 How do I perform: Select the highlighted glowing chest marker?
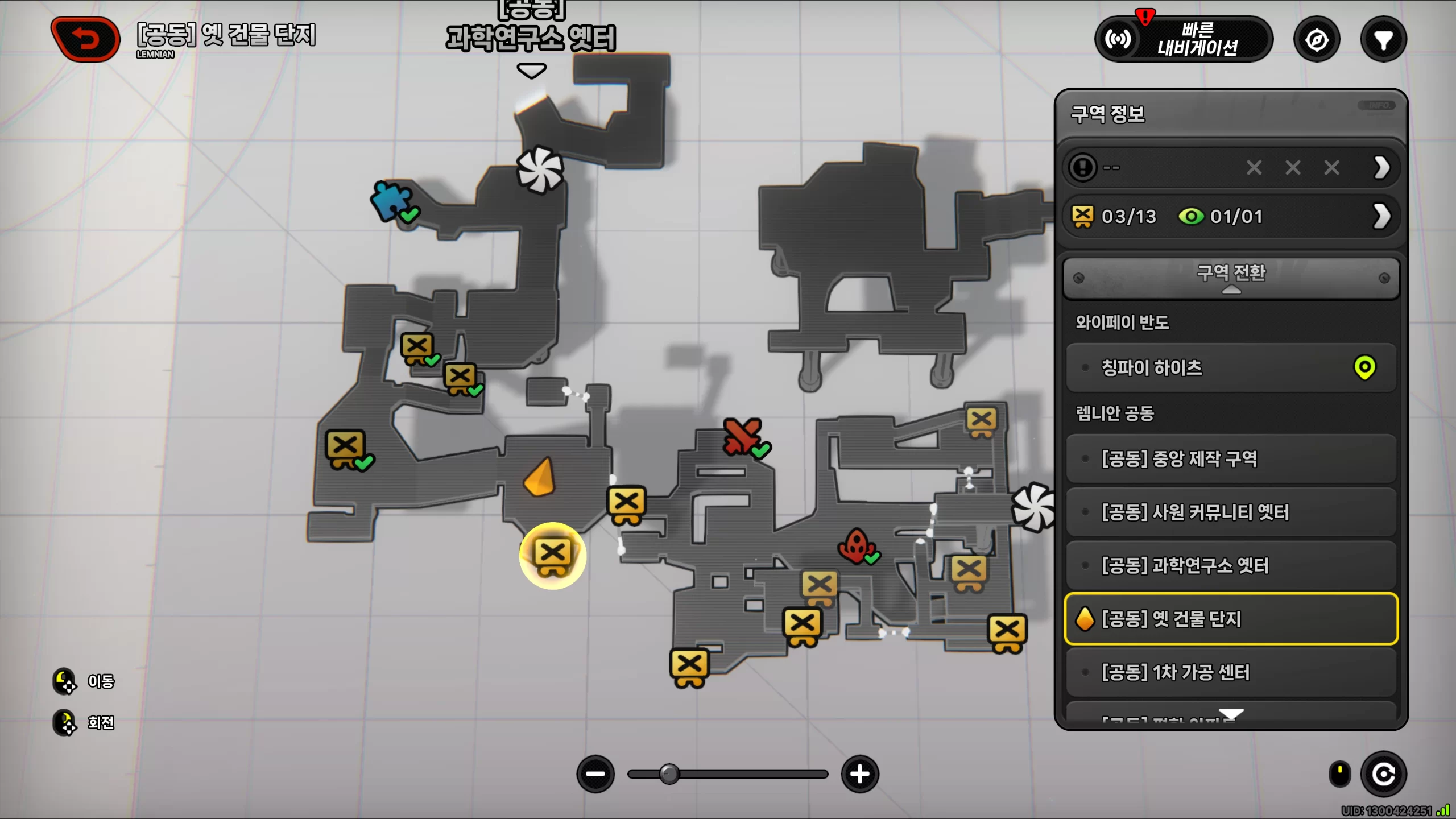pyautogui.click(x=552, y=555)
